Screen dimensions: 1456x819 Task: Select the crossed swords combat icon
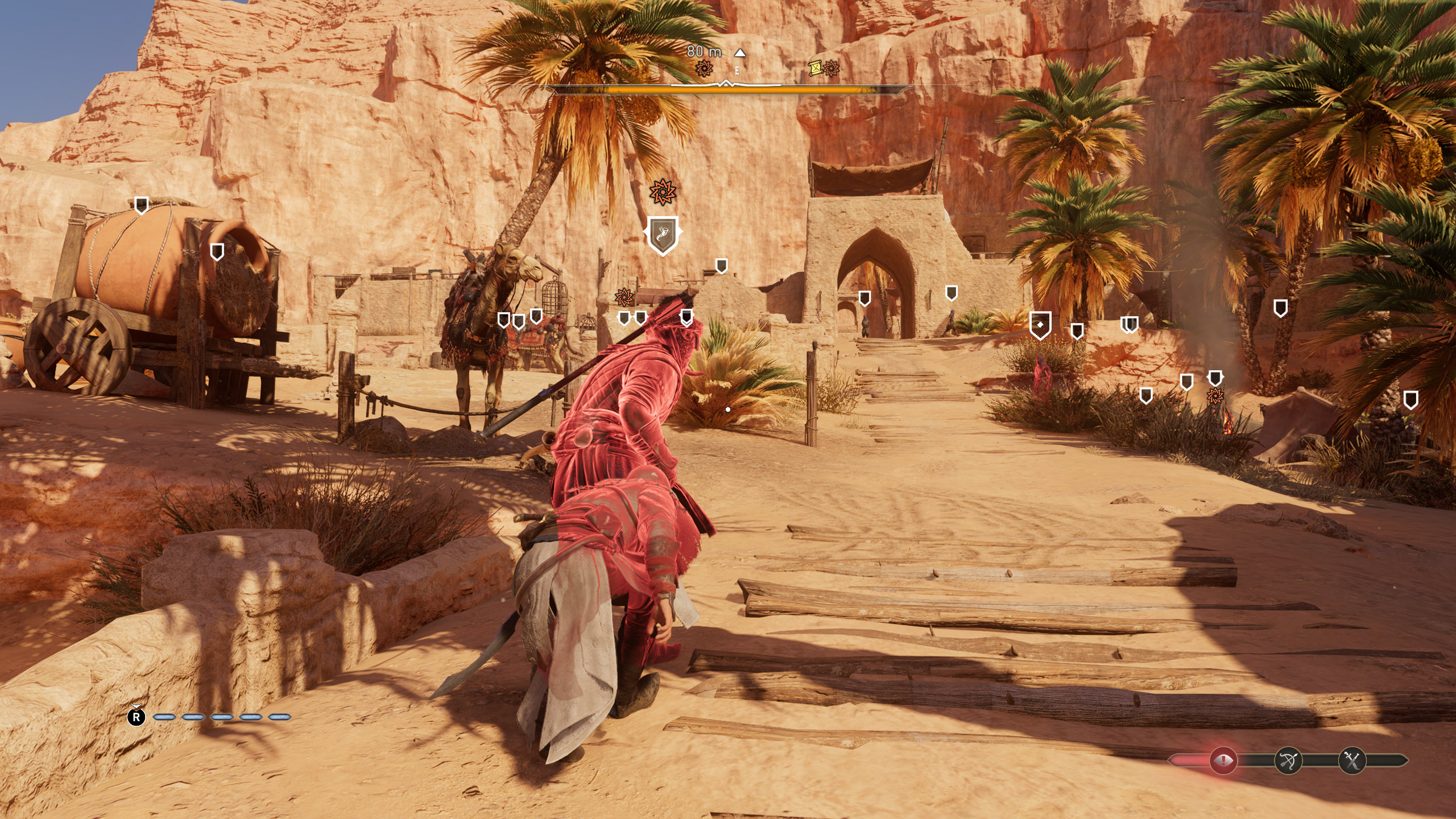pos(1352,760)
